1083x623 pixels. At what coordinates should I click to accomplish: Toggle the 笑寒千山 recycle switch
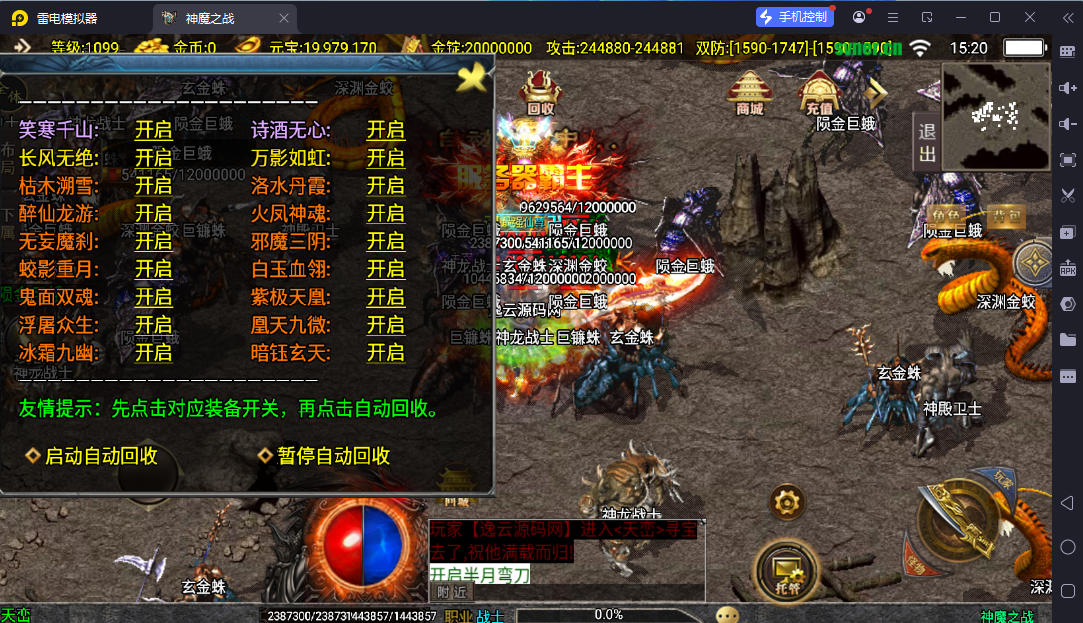[x=154, y=130]
